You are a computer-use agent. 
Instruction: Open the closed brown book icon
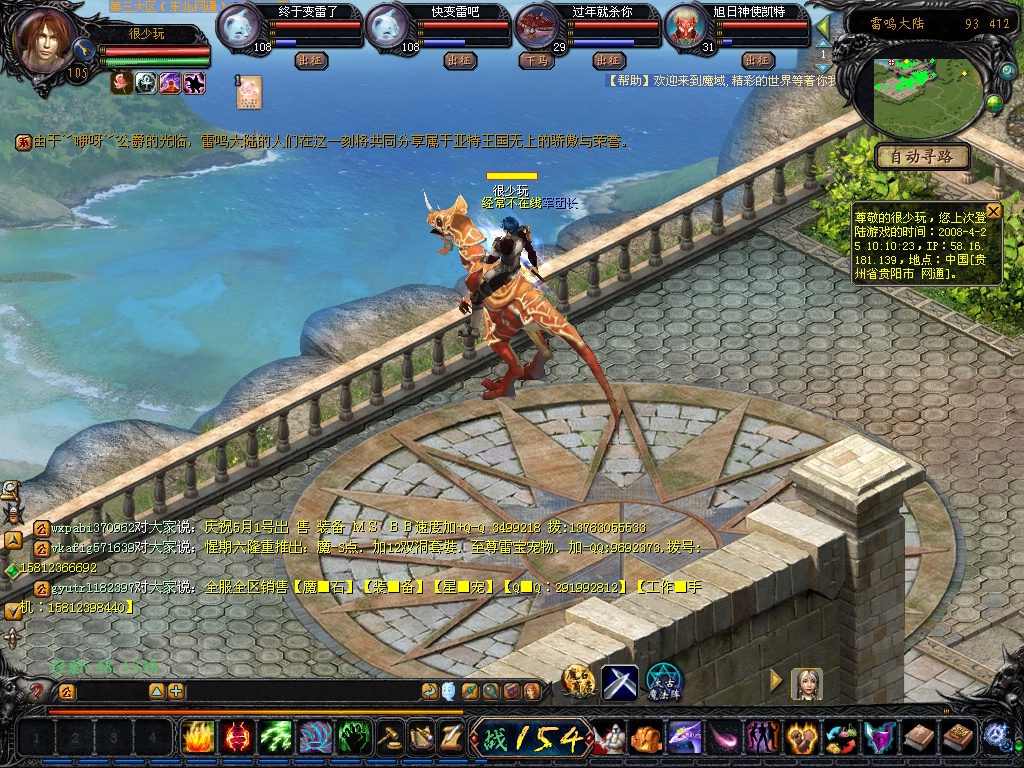[x=919, y=738]
